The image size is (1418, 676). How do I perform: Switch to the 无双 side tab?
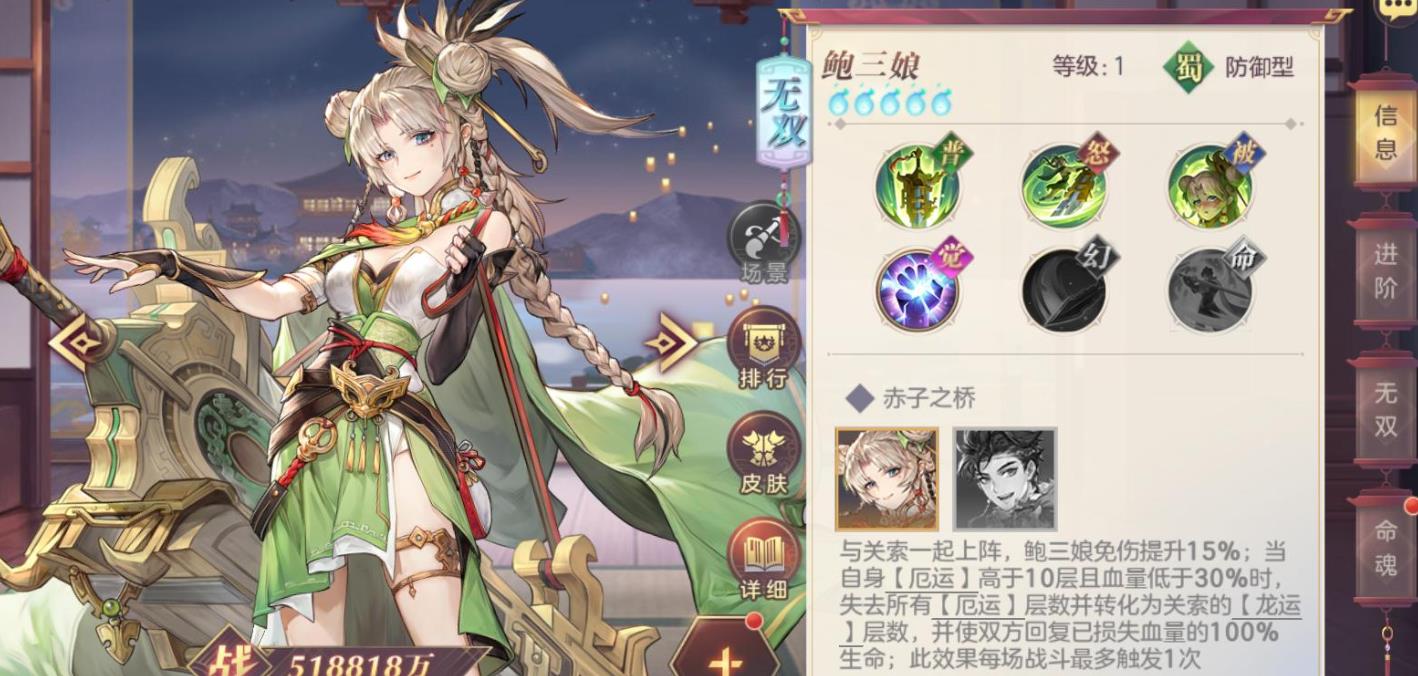pos(1385,408)
